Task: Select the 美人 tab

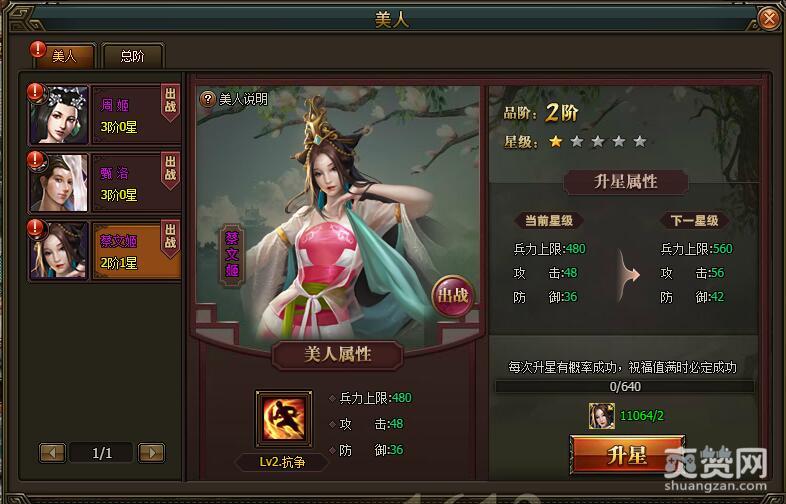Action: [63, 56]
